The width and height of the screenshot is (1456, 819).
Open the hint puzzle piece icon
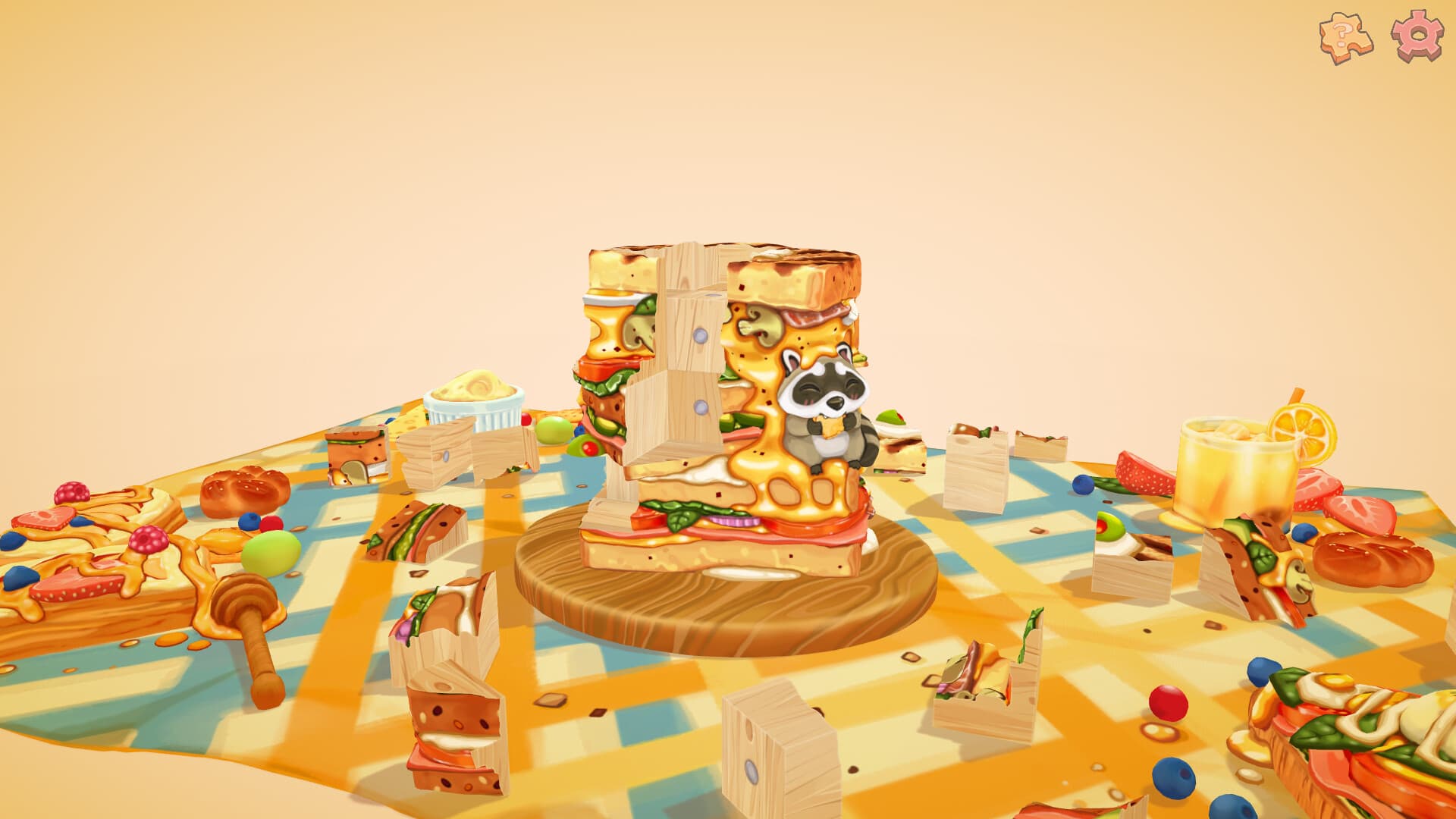pyautogui.click(x=1346, y=34)
